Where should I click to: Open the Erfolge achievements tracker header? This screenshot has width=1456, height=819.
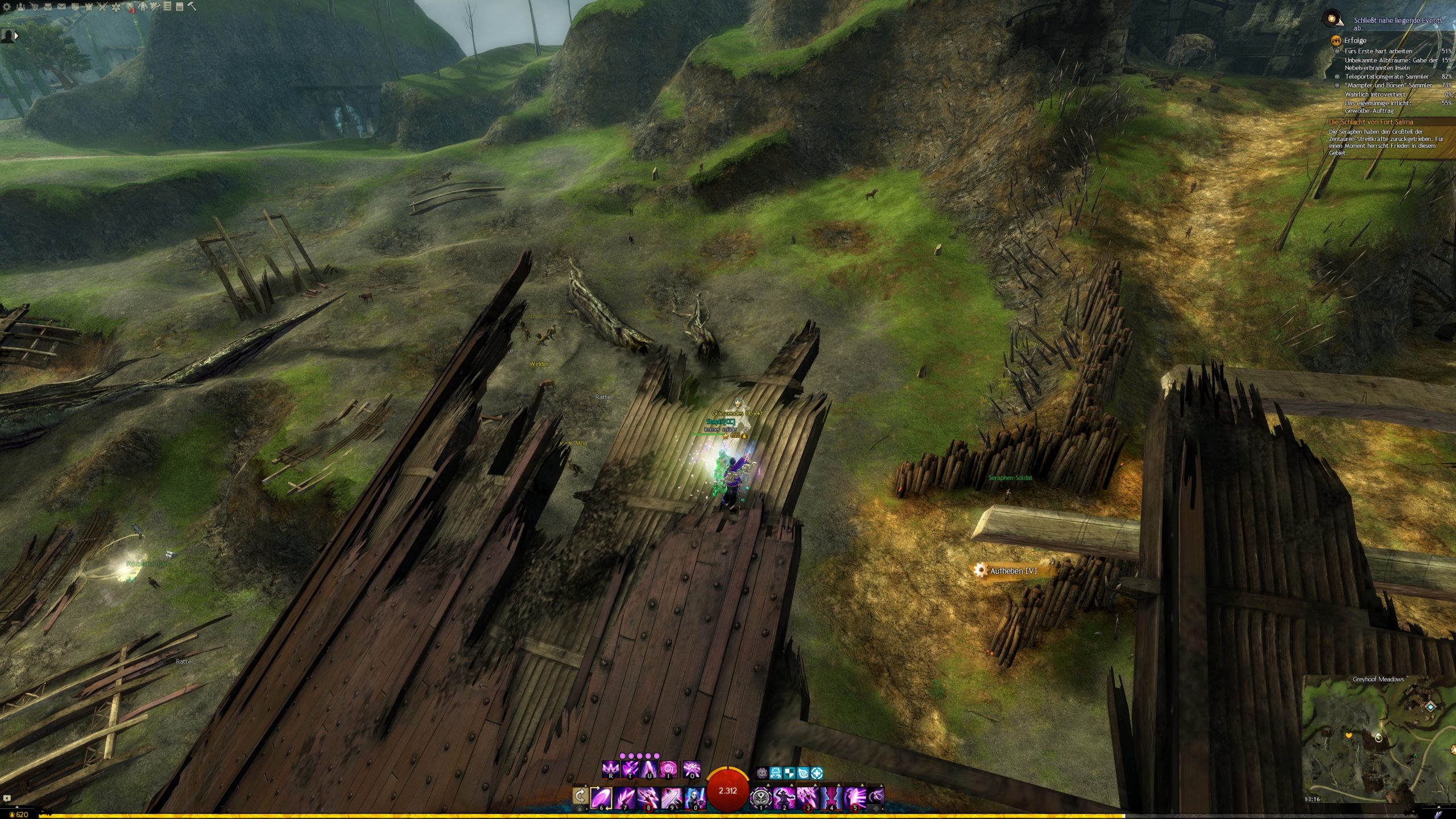click(1355, 40)
